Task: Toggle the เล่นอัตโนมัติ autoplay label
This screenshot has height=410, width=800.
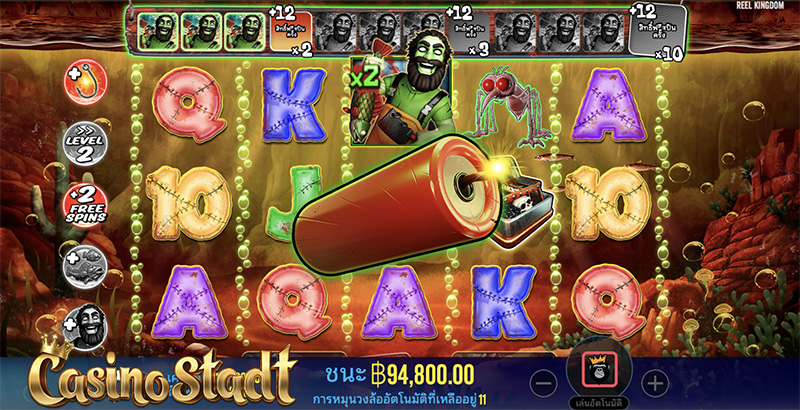Action: tap(598, 403)
